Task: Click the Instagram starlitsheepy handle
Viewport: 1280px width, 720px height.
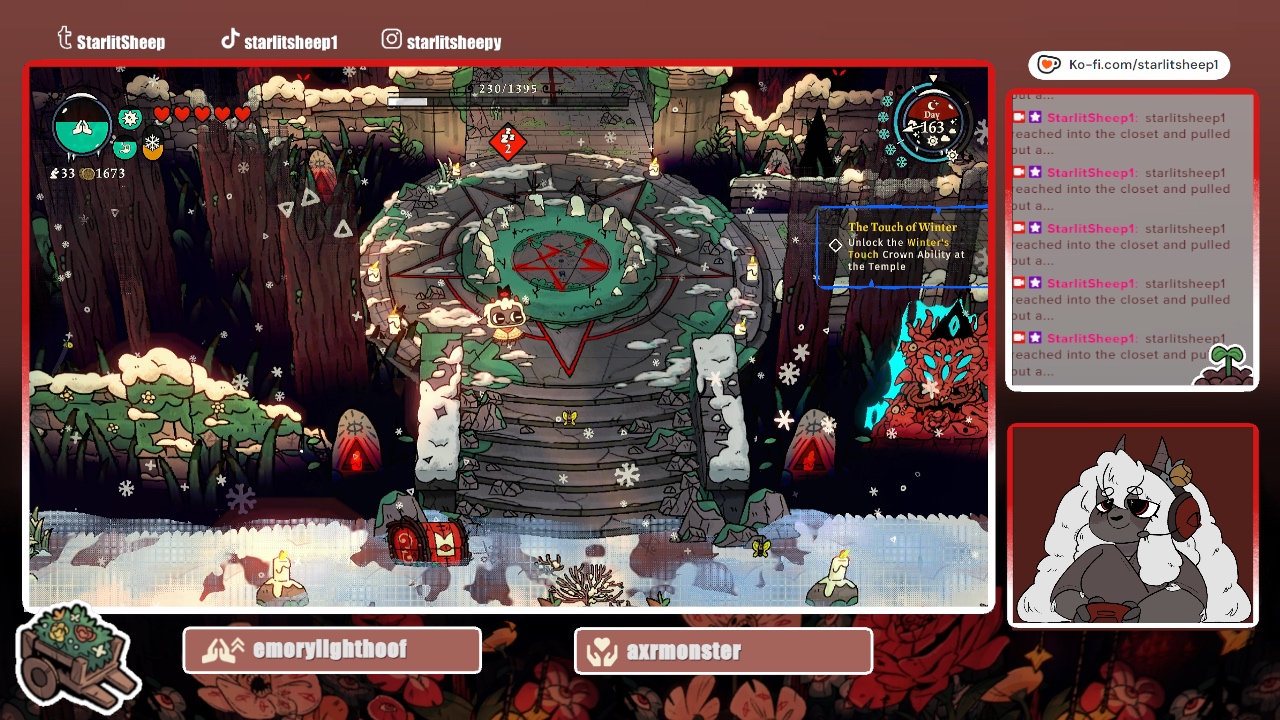Action: coord(441,41)
